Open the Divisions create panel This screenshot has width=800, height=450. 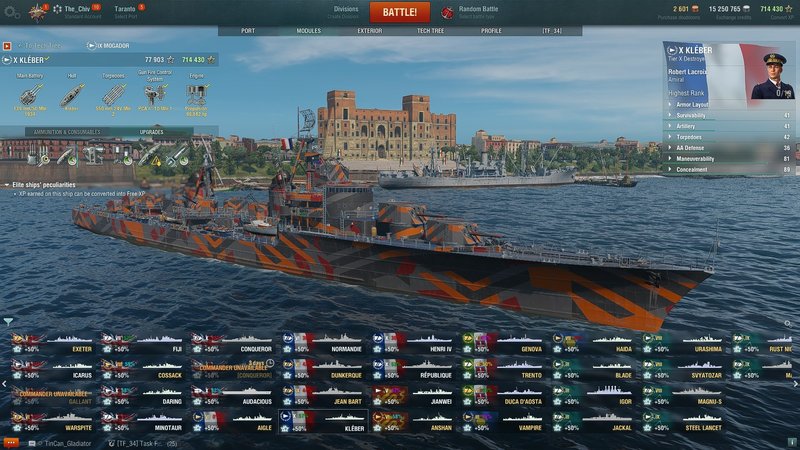point(346,11)
